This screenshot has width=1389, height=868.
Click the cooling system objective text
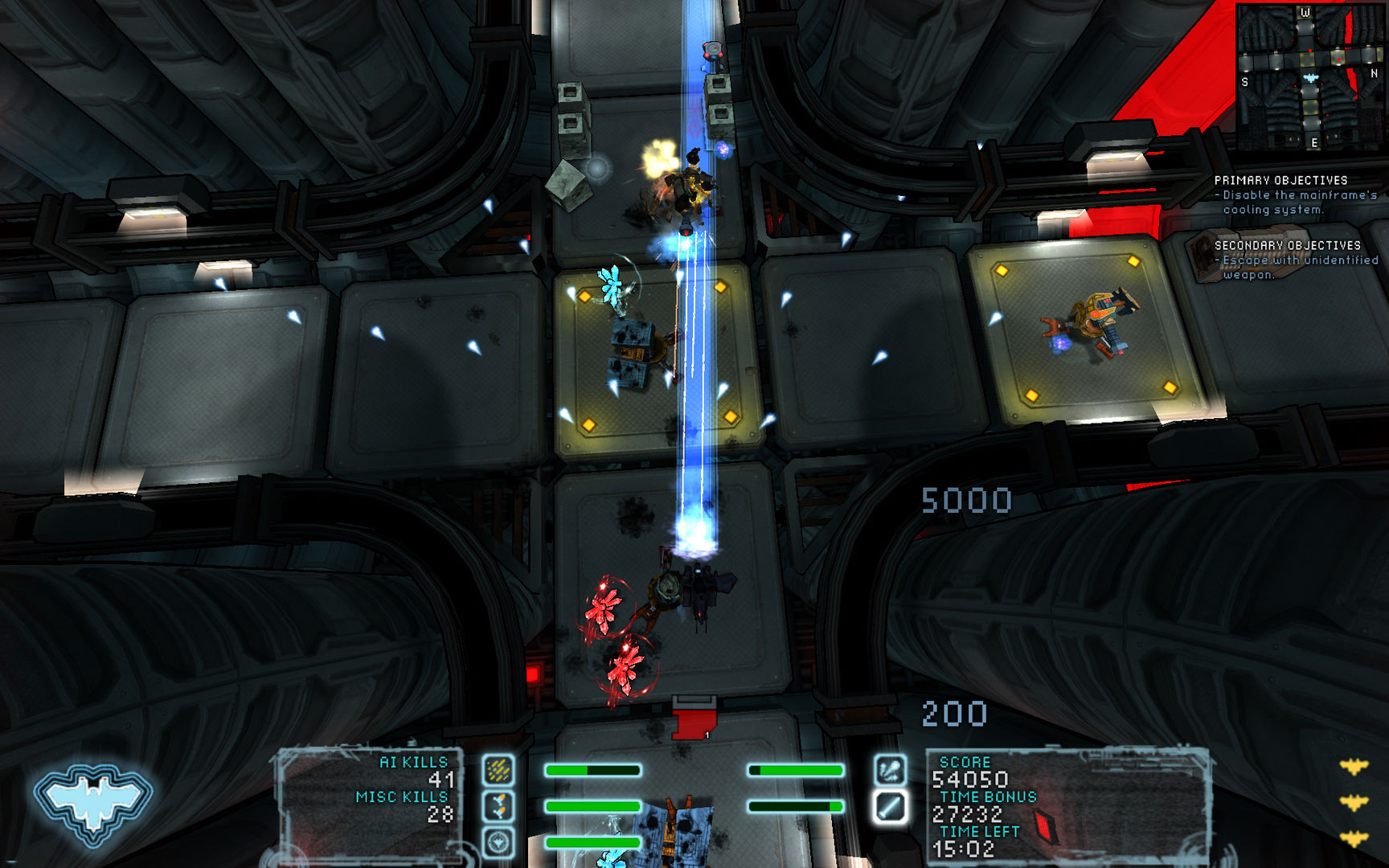[1282, 201]
